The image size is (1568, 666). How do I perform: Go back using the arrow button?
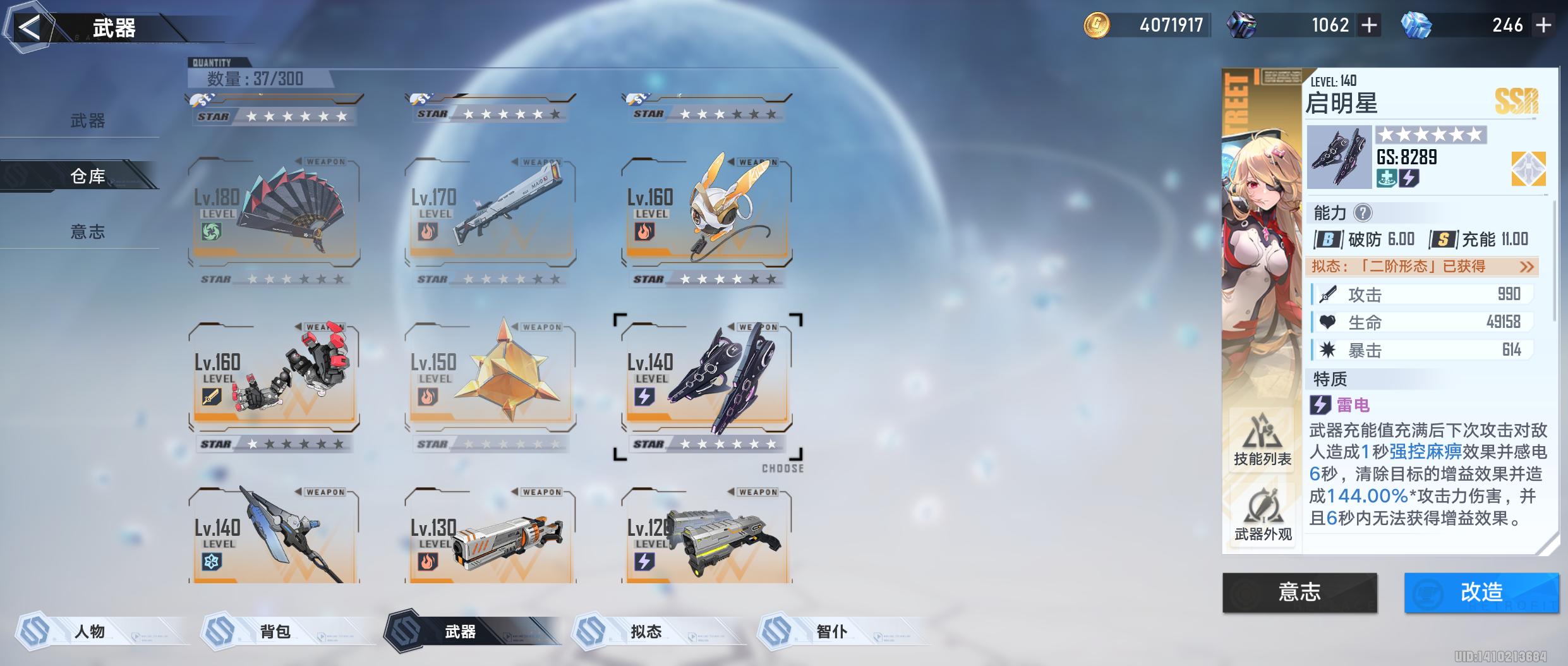29,28
